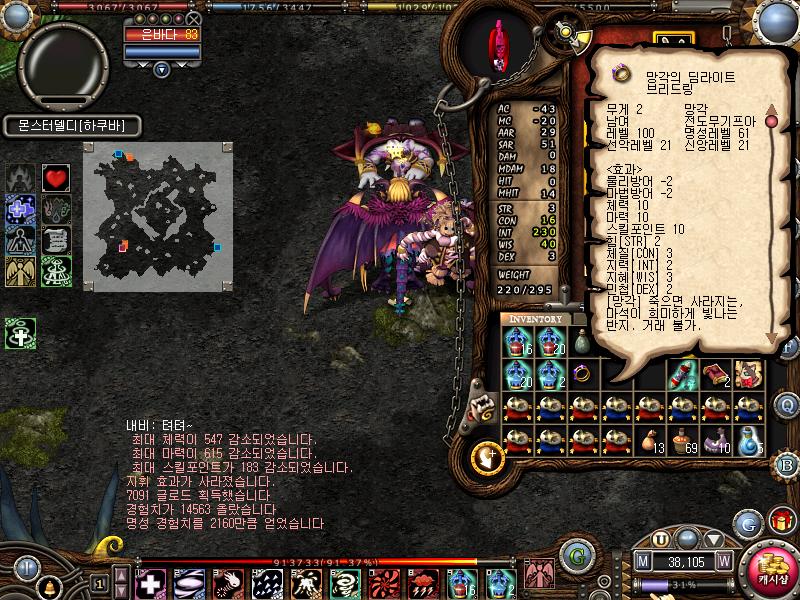Close the target frame with X button

pos(194,19)
